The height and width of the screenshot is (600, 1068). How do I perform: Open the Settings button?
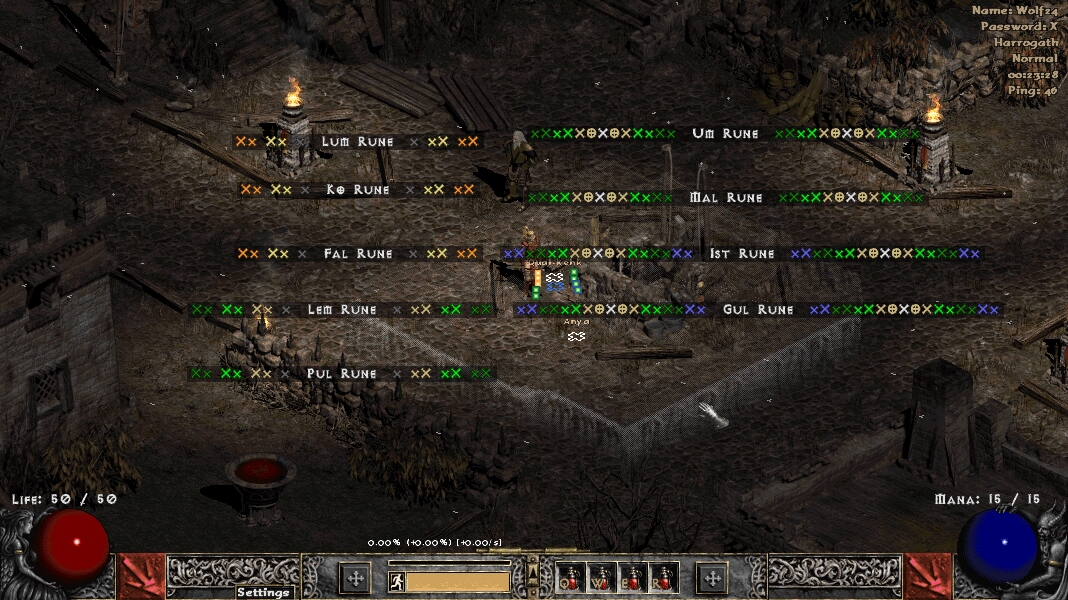264,592
